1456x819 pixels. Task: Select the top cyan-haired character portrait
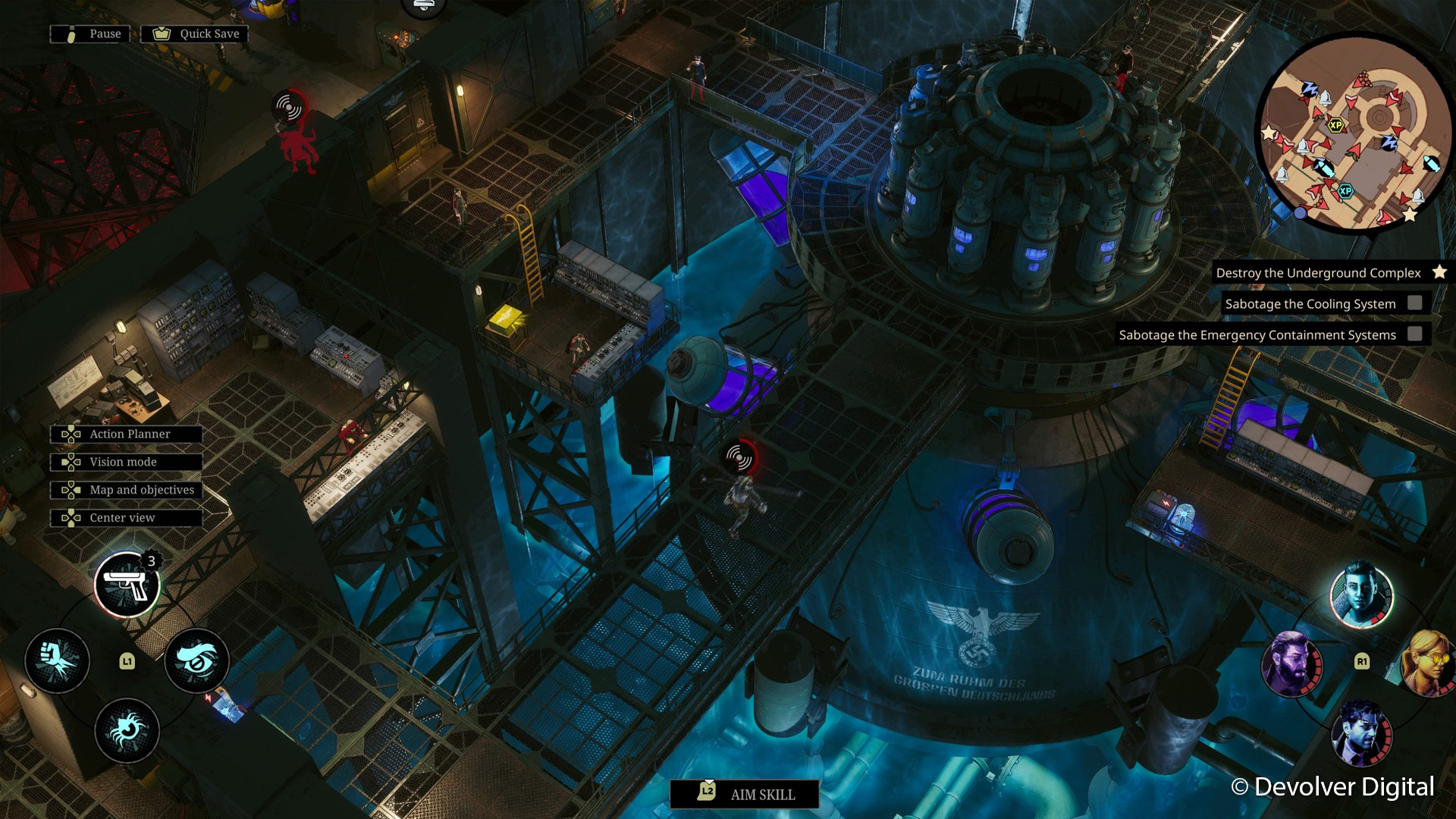(1361, 595)
